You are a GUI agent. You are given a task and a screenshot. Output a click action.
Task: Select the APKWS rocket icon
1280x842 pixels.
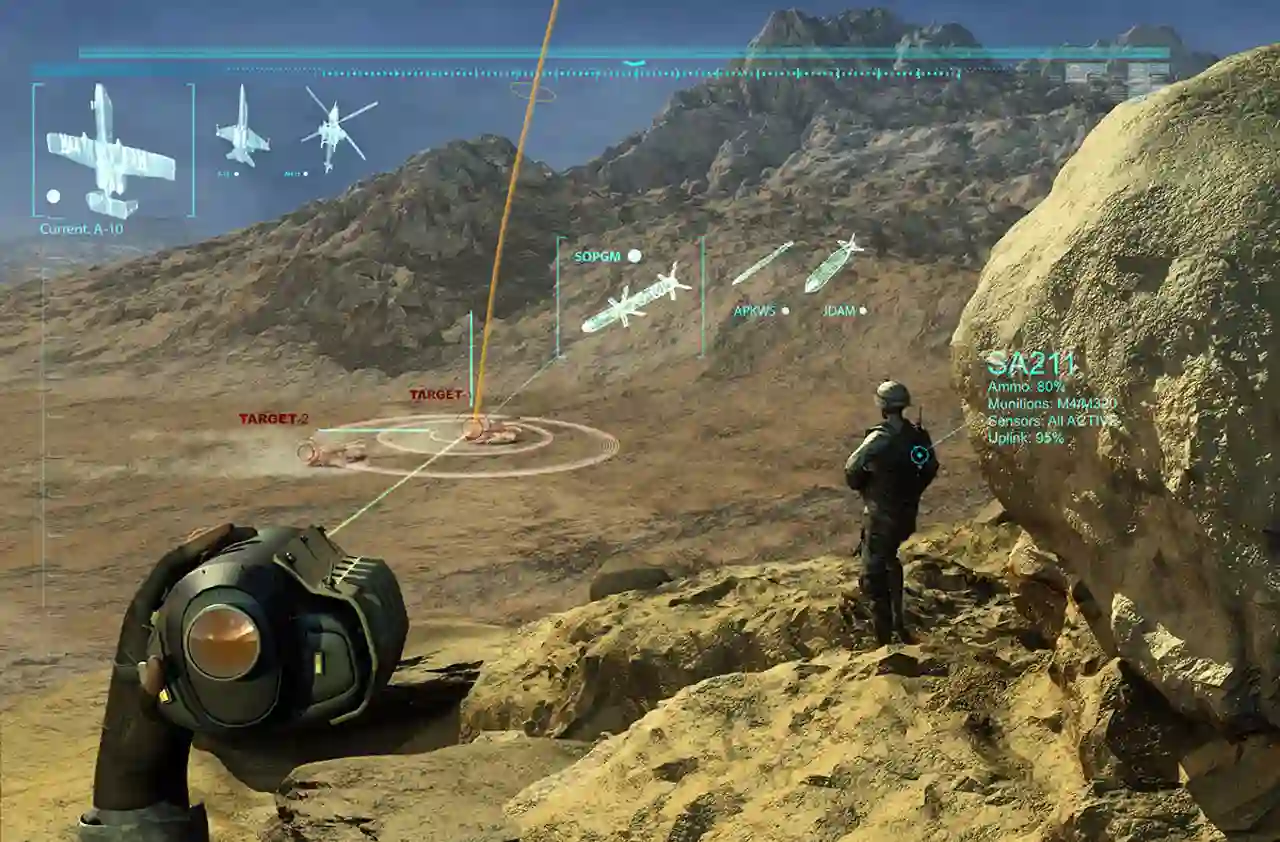click(x=762, y=263)
